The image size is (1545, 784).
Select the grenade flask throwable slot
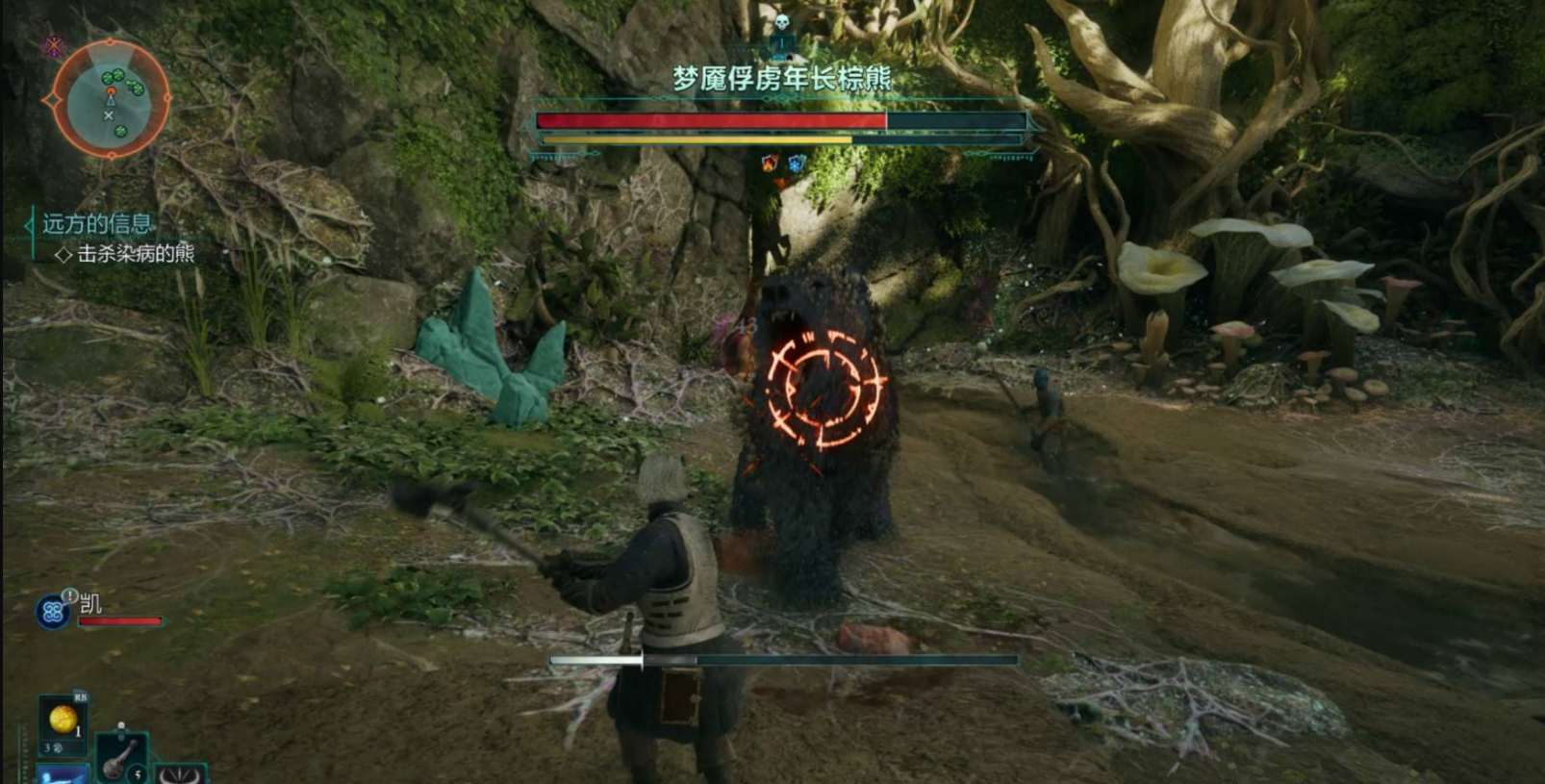(120, 757)
